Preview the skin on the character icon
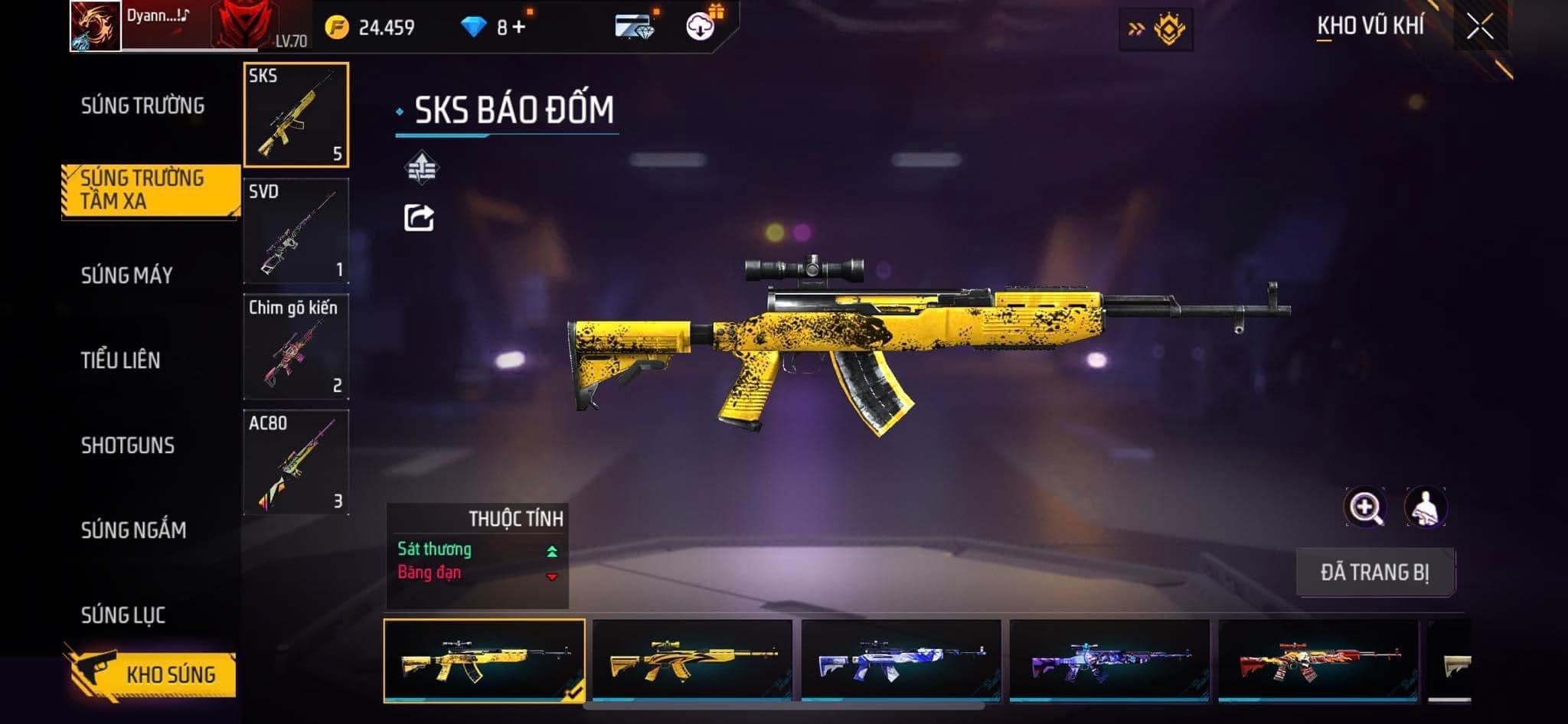 pos(1426,507)
